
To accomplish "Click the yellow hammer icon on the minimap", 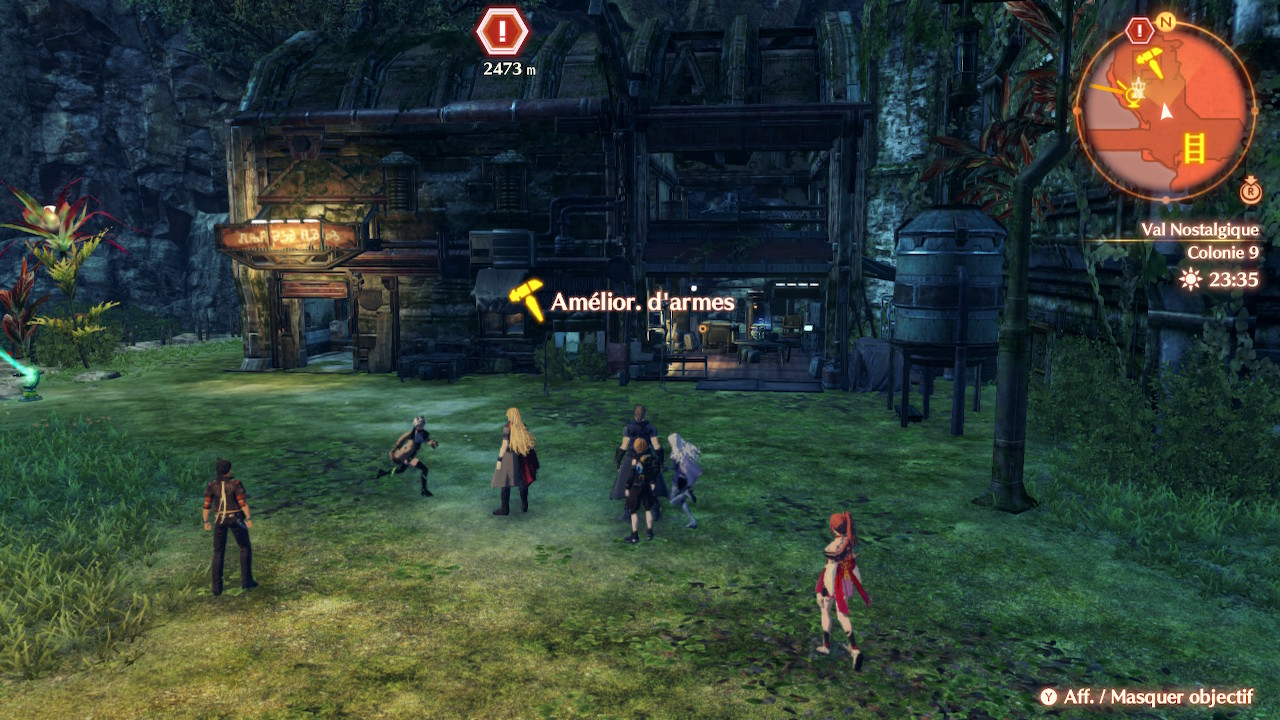I will [1150, 61].
